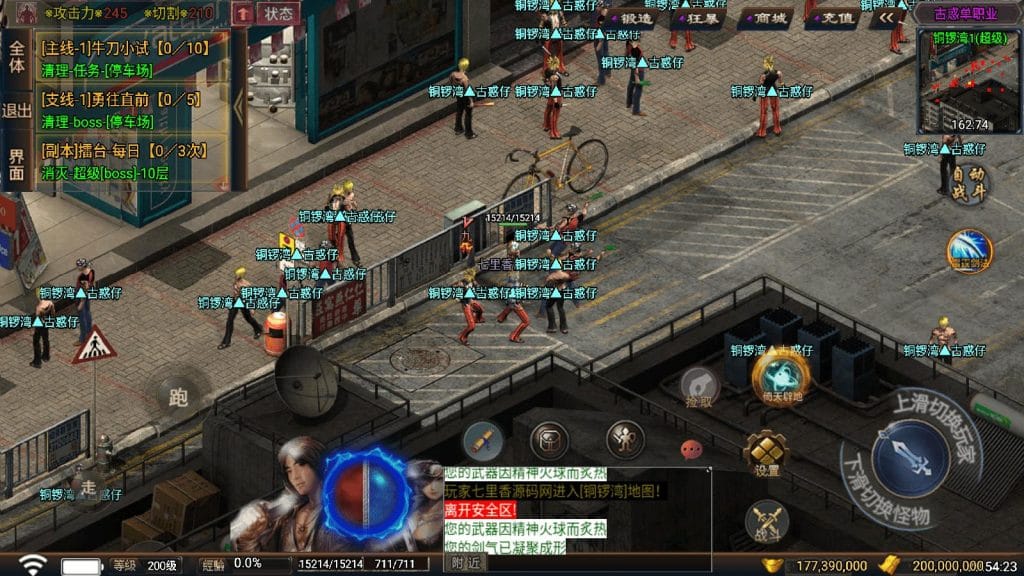
Task: Open the 状态 status panel
Action: coord(278,13)
